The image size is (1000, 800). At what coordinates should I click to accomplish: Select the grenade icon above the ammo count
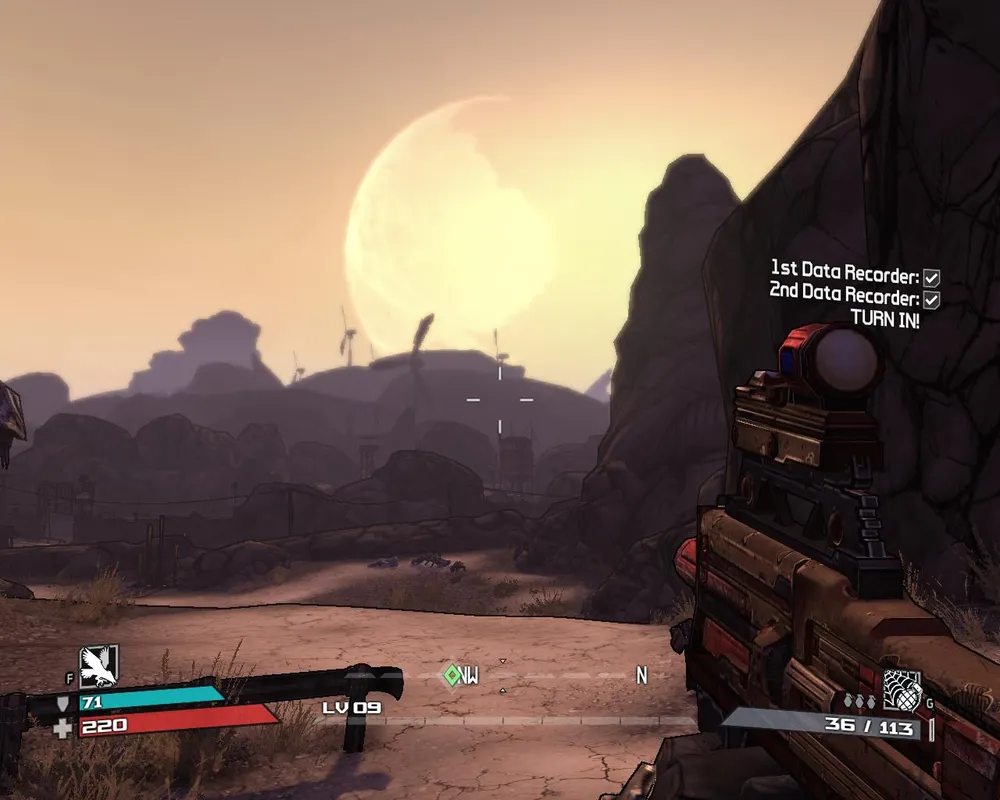click(x=901, y=690)
